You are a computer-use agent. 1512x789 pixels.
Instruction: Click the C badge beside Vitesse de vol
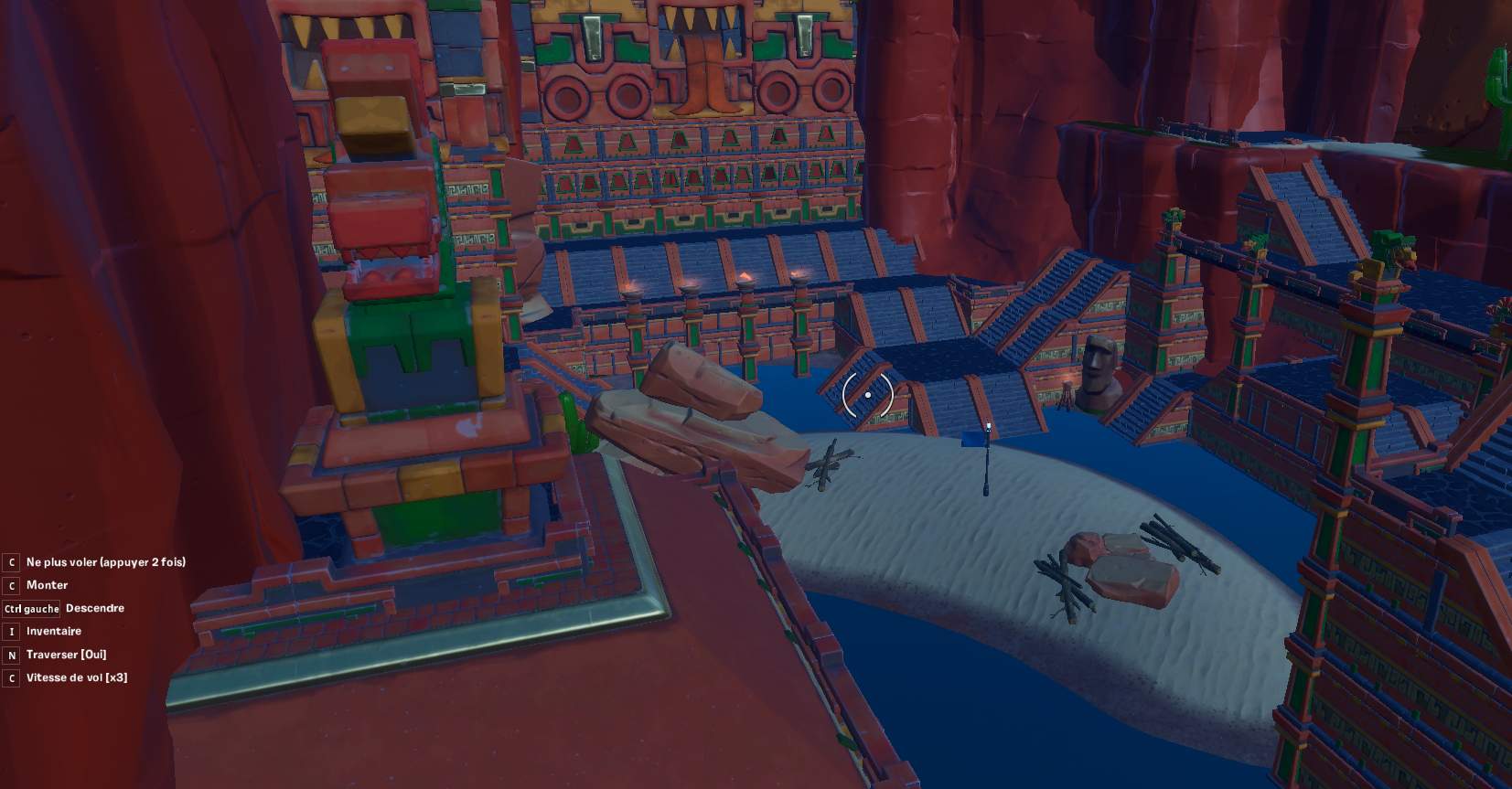[x=11, y=678]
